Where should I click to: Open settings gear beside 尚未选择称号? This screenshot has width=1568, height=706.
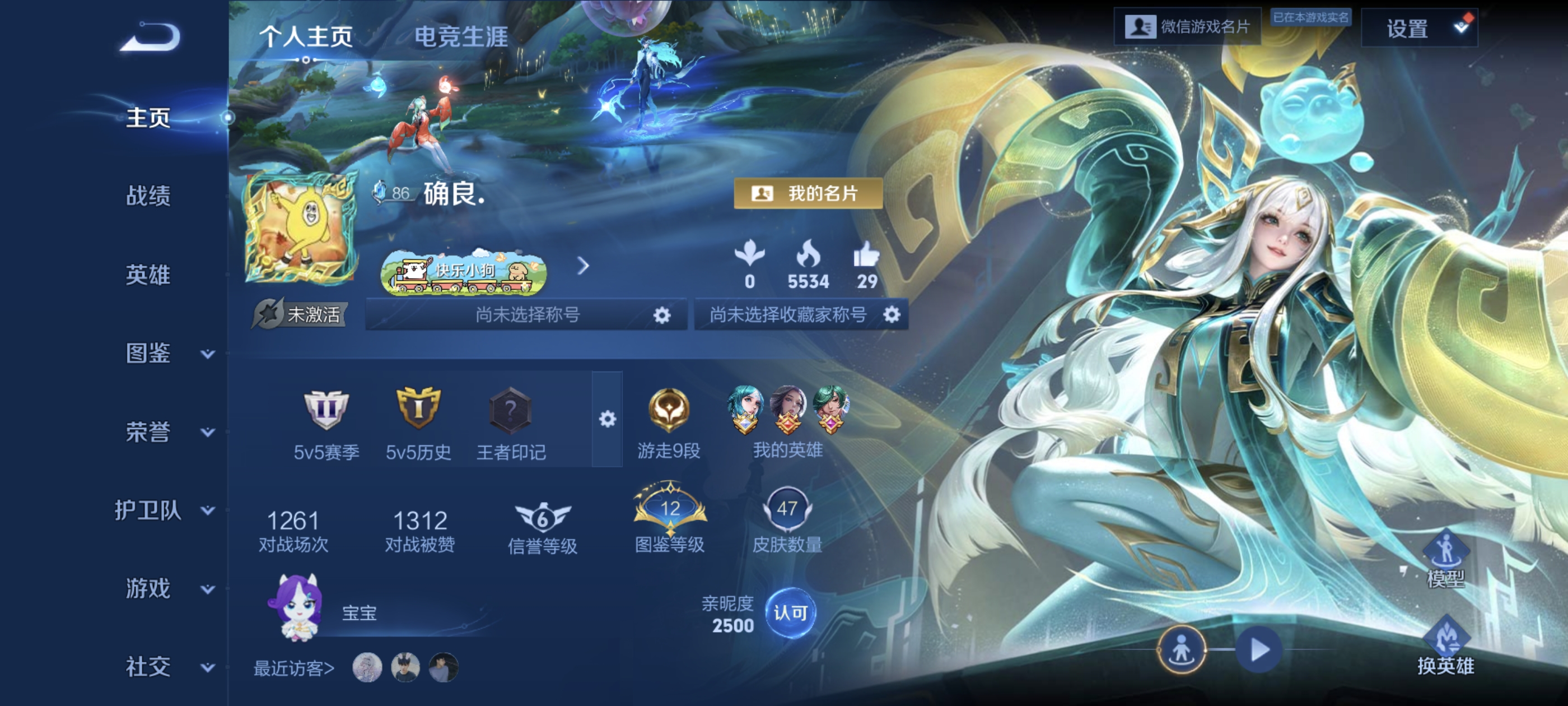[x=662, y=315]
